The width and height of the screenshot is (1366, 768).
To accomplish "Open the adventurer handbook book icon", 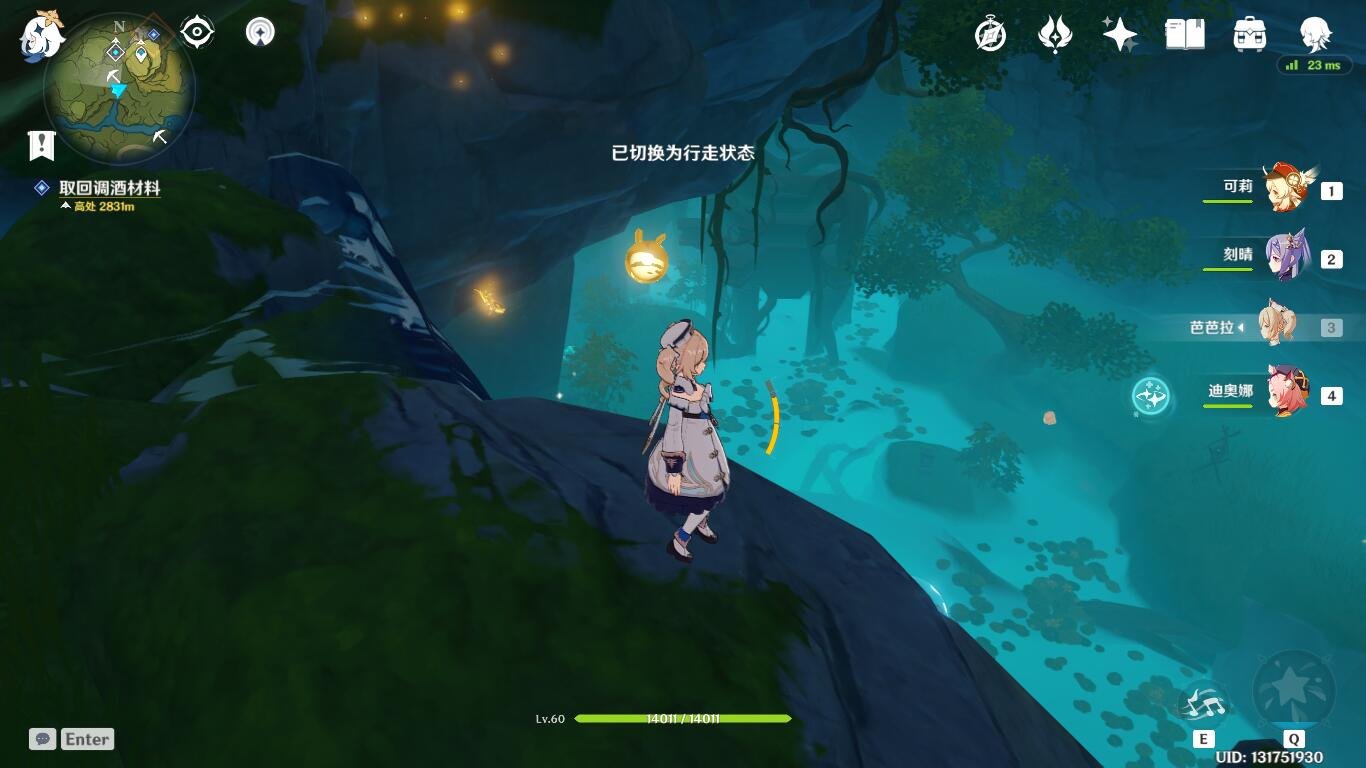I will click(1184, 36).
